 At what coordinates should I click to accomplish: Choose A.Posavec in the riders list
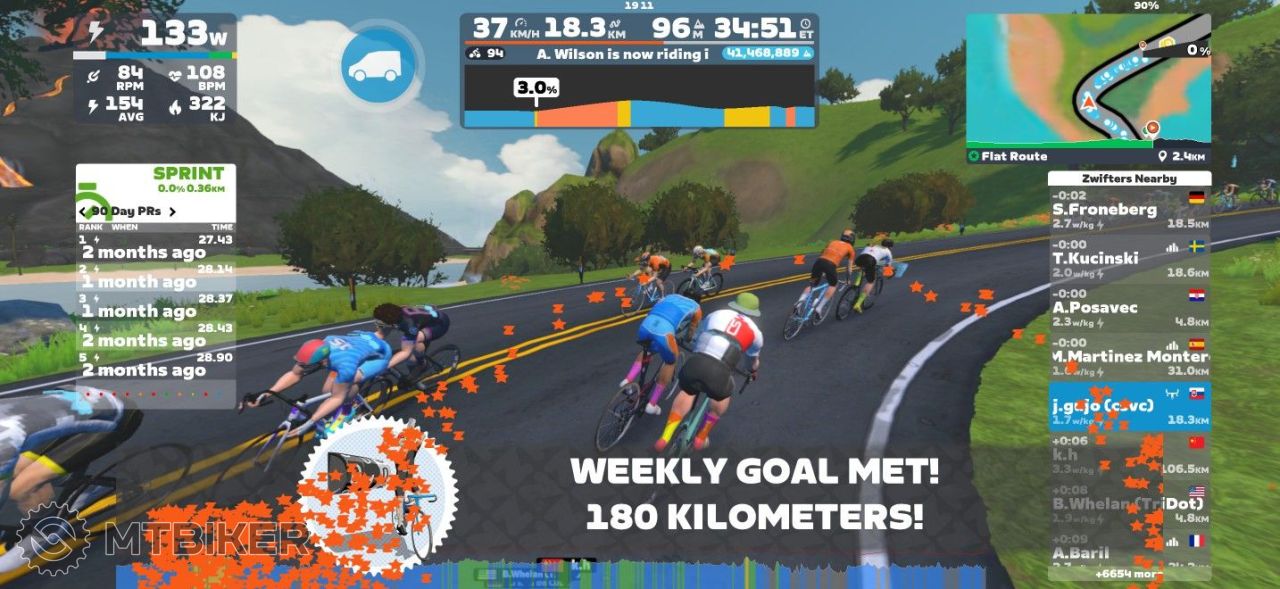[1128, 308]
